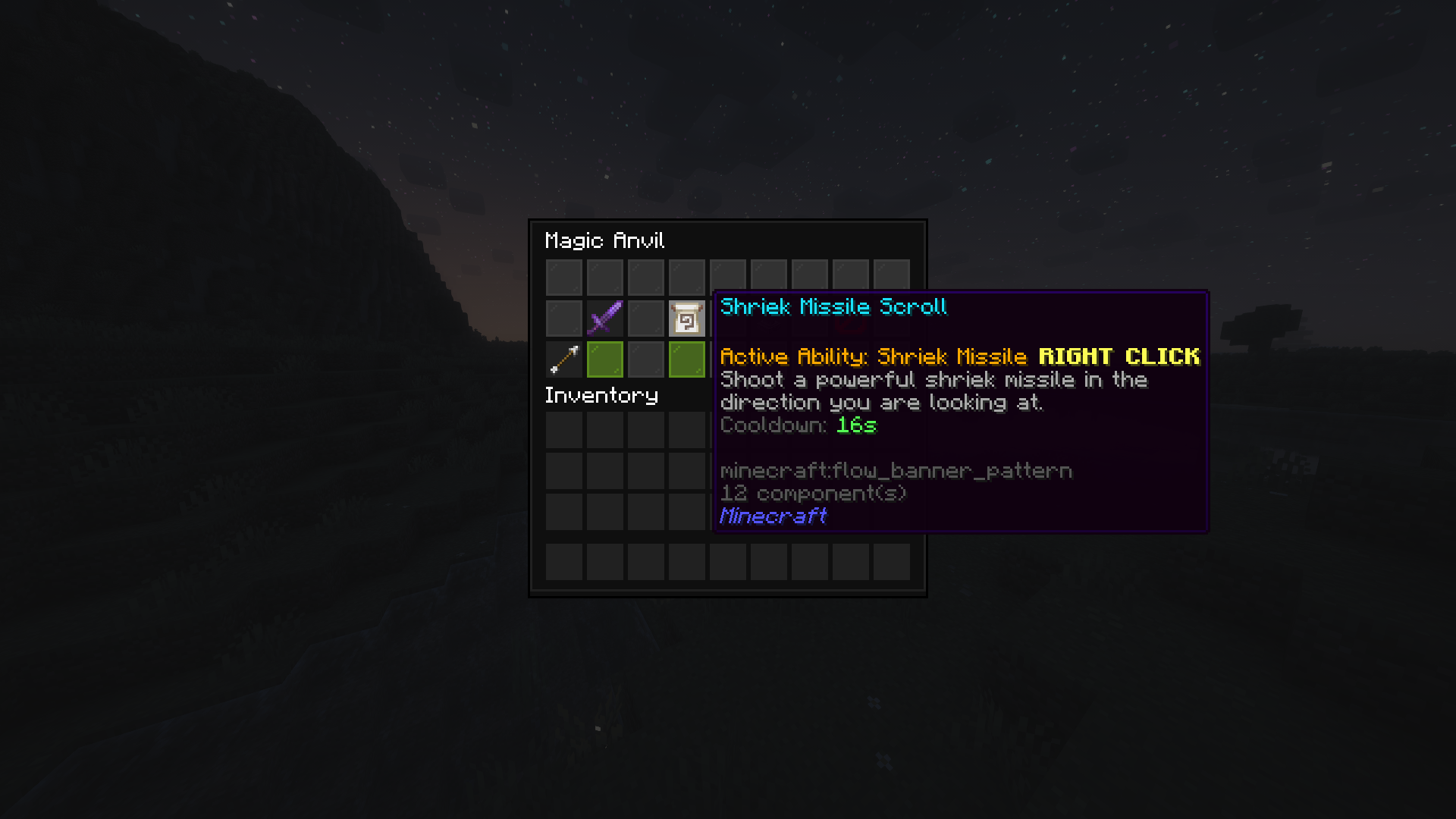Grab the arrow item in the anvil grid
This screenshot has height=819, width=1456.
coord(564,359)
